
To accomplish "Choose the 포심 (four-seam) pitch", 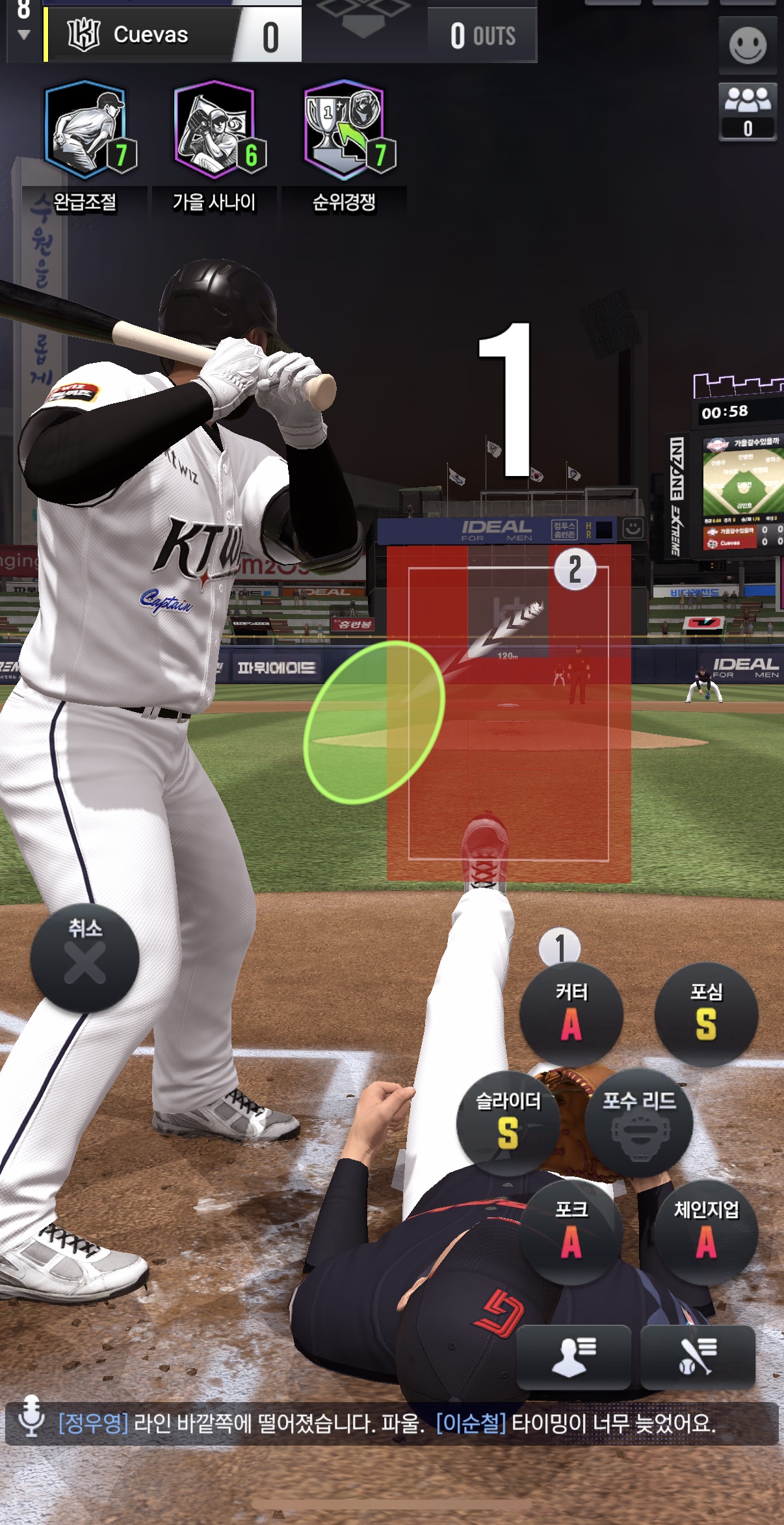I will [706, 1013].
